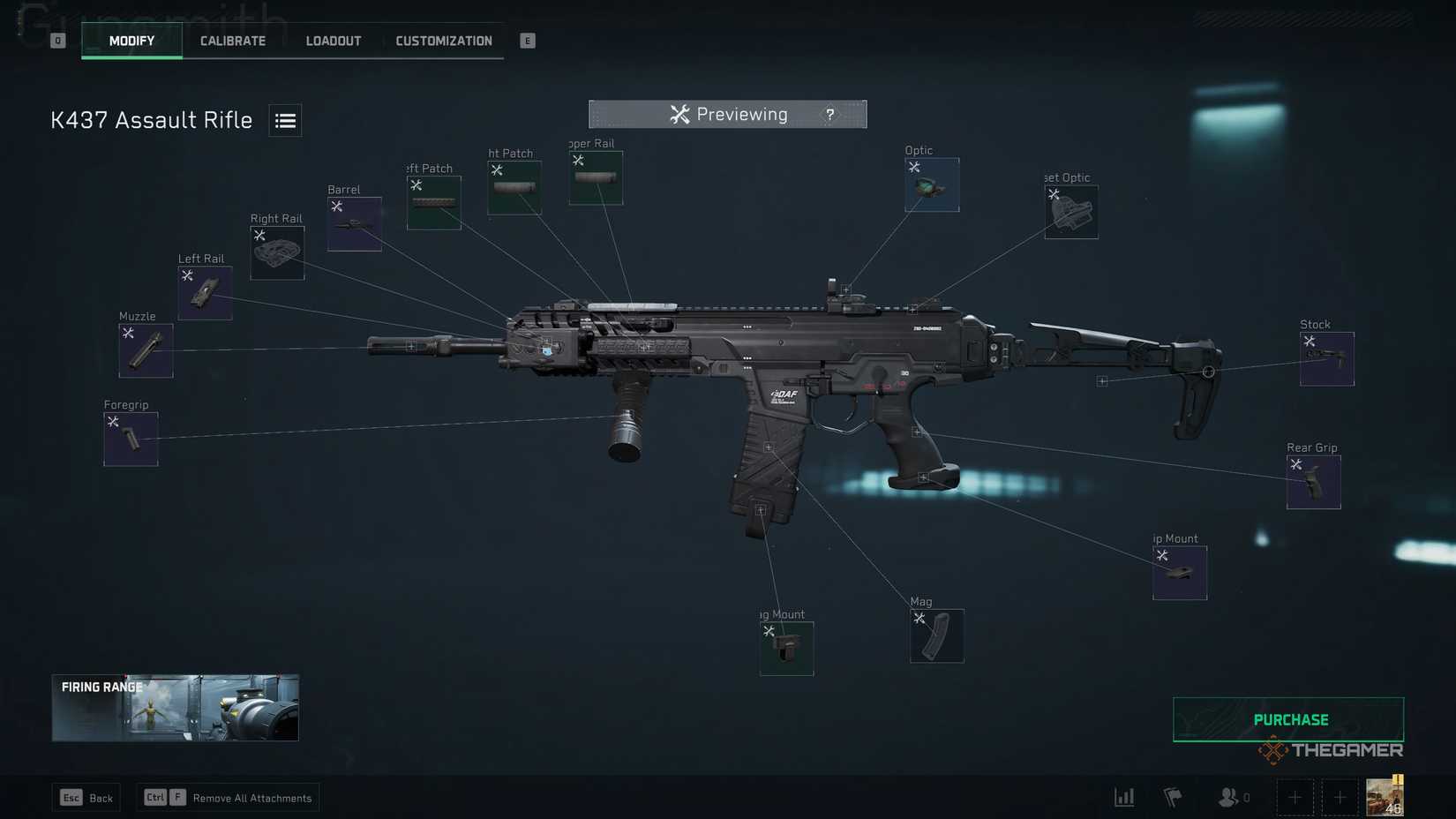Image resolution: width=1456 pixels, height=819 pixels.
Task: Open the Customization tab
Action: (x=444, y=40)
